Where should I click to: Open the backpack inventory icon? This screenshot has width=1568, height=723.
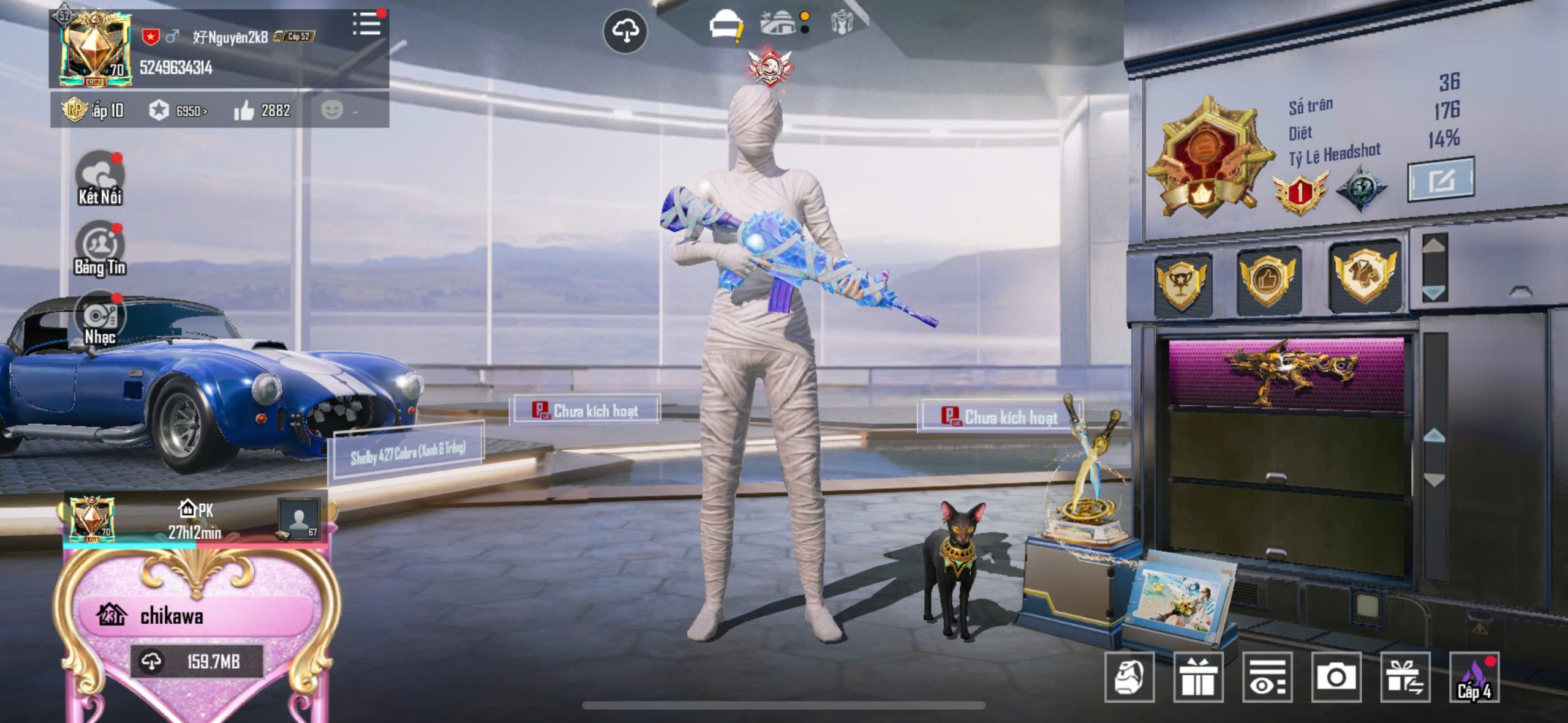(1129, 677)
